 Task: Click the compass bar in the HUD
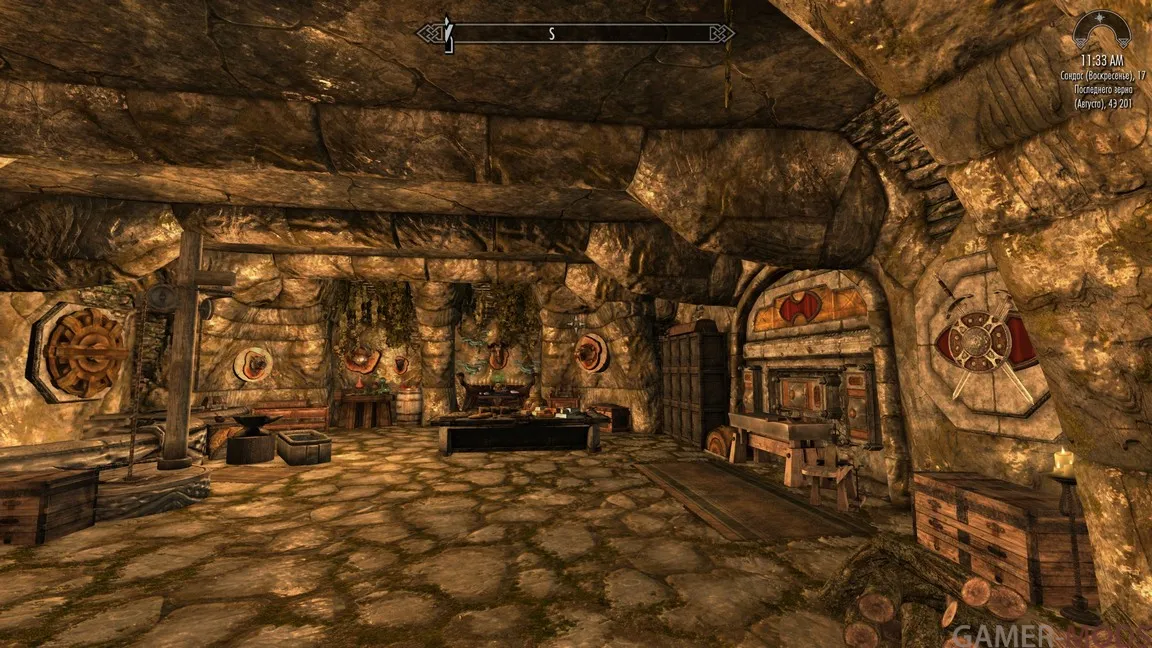575,33
